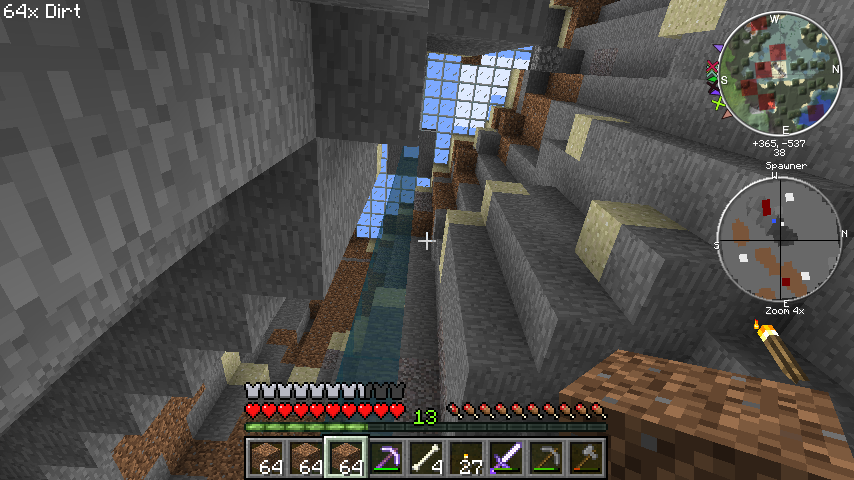This screenshot has height=480, width=854.
Task: Choose the bone stack in the hotbar
Action: click(426, 458)
